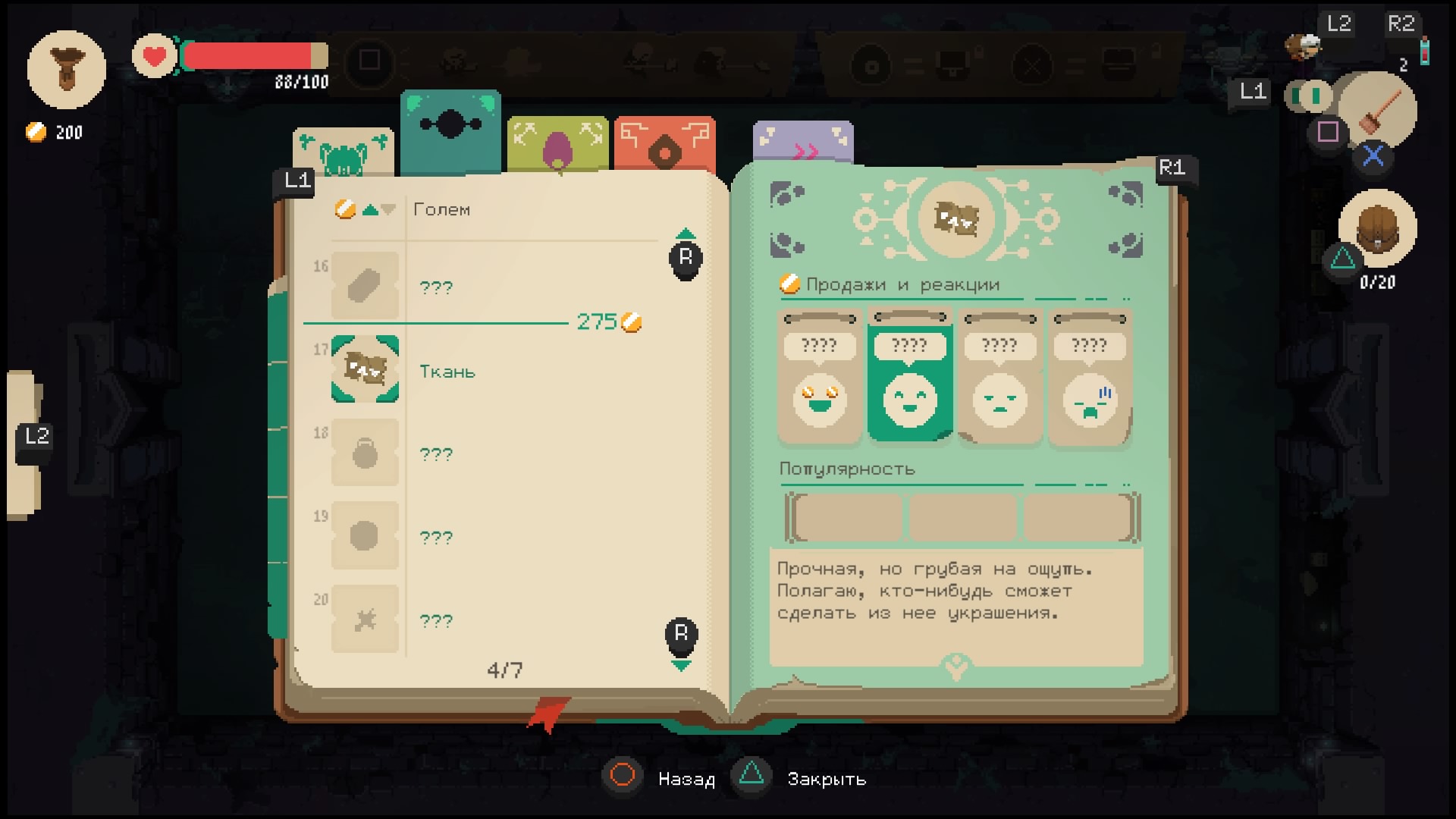Open the purple tech dungeon tab

tap(803, 143)
